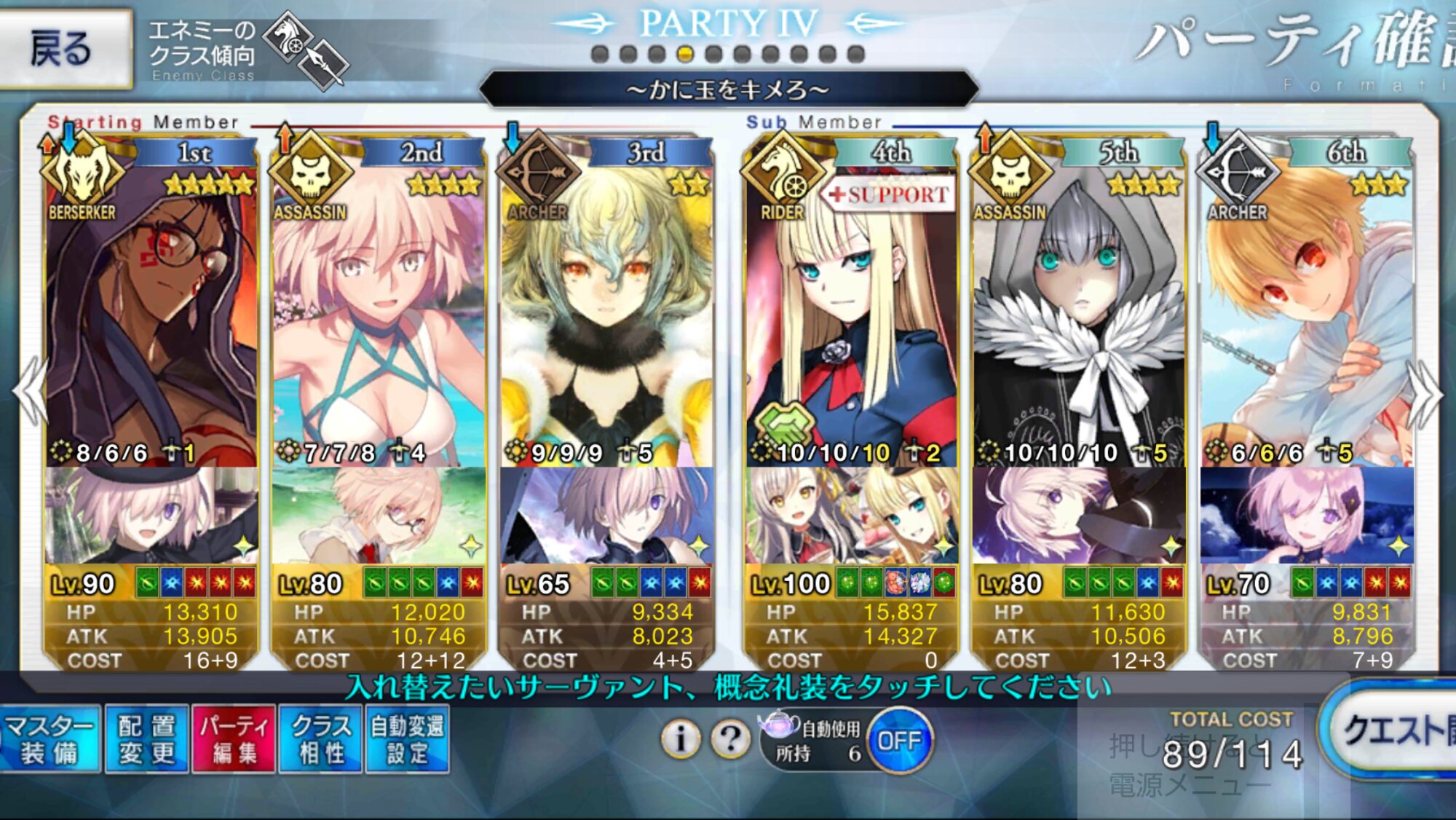Click the round info 'i' button
Viewport: 1456px width, 820px height.
681,739
